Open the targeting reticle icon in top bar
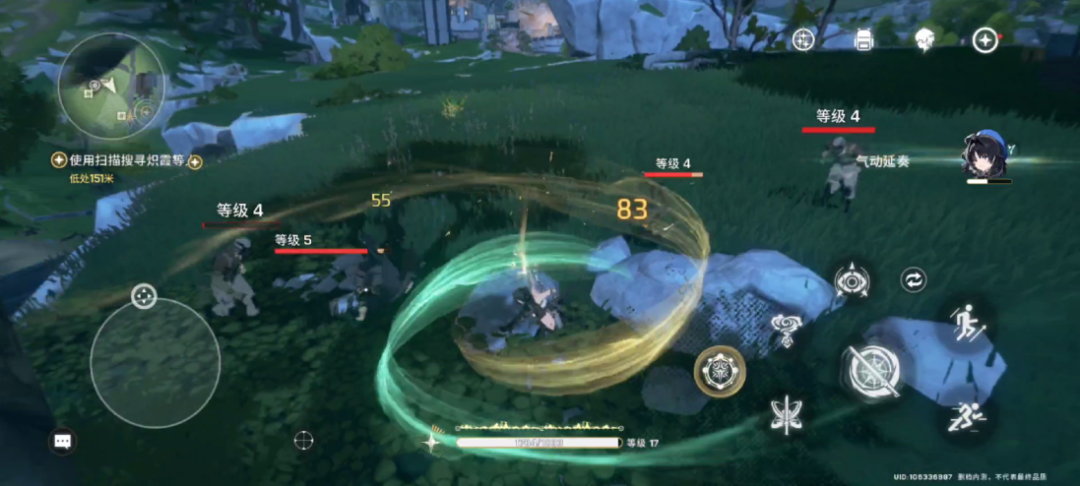The width and height of the screenshot is (1080, 486). (x=803, y=39)
